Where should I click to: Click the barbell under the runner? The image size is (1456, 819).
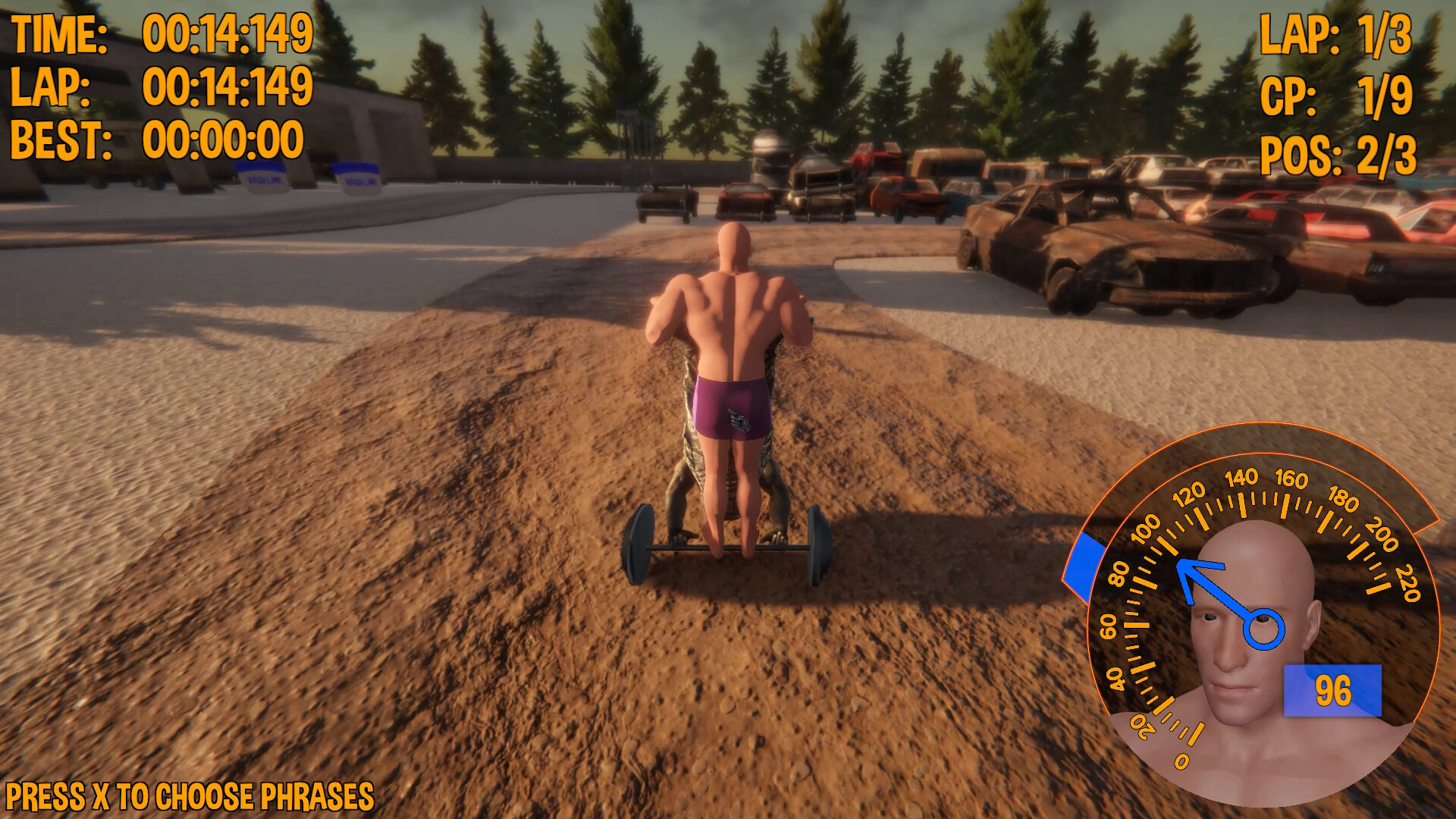point(728,550)
